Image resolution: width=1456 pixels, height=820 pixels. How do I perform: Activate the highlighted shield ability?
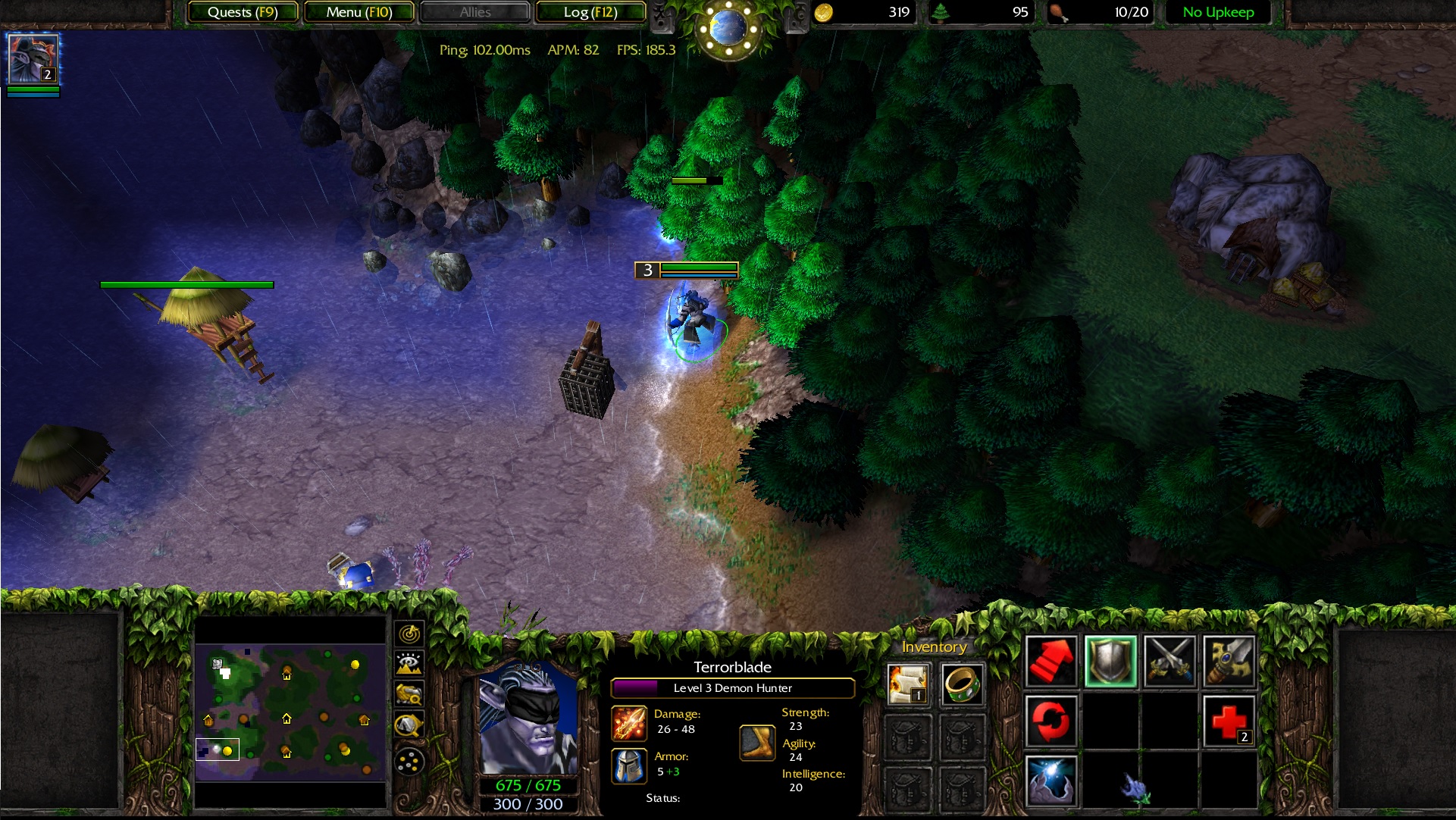(x=1110, y=662)
